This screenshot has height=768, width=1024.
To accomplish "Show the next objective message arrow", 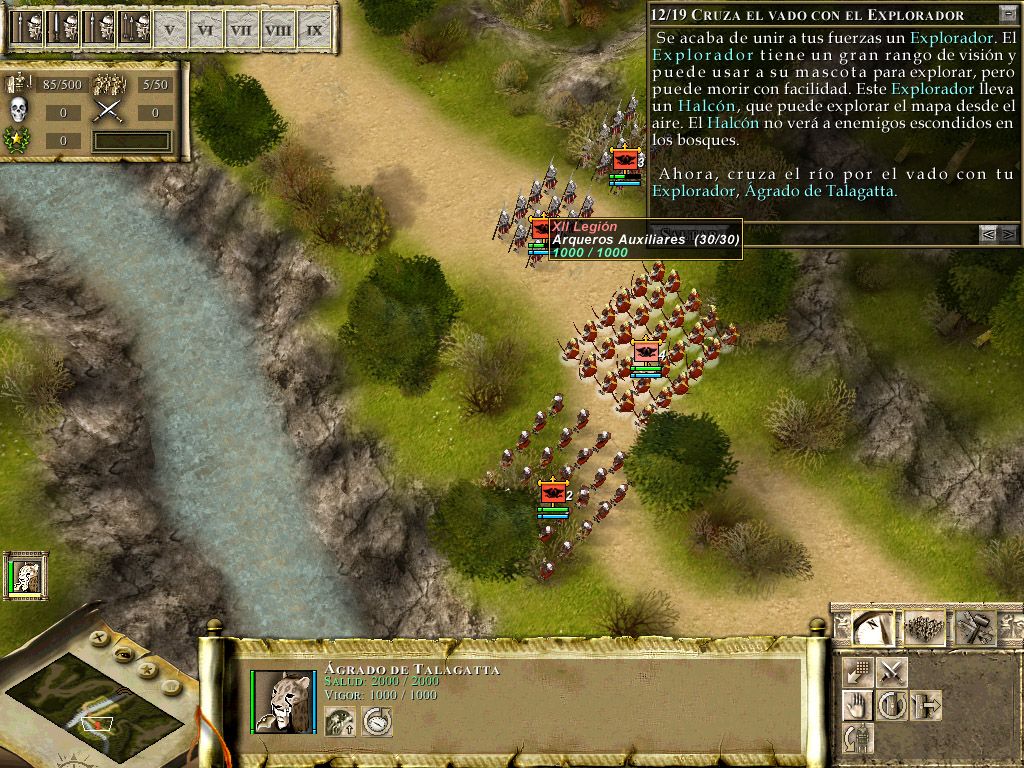I will click(1008, 234).
